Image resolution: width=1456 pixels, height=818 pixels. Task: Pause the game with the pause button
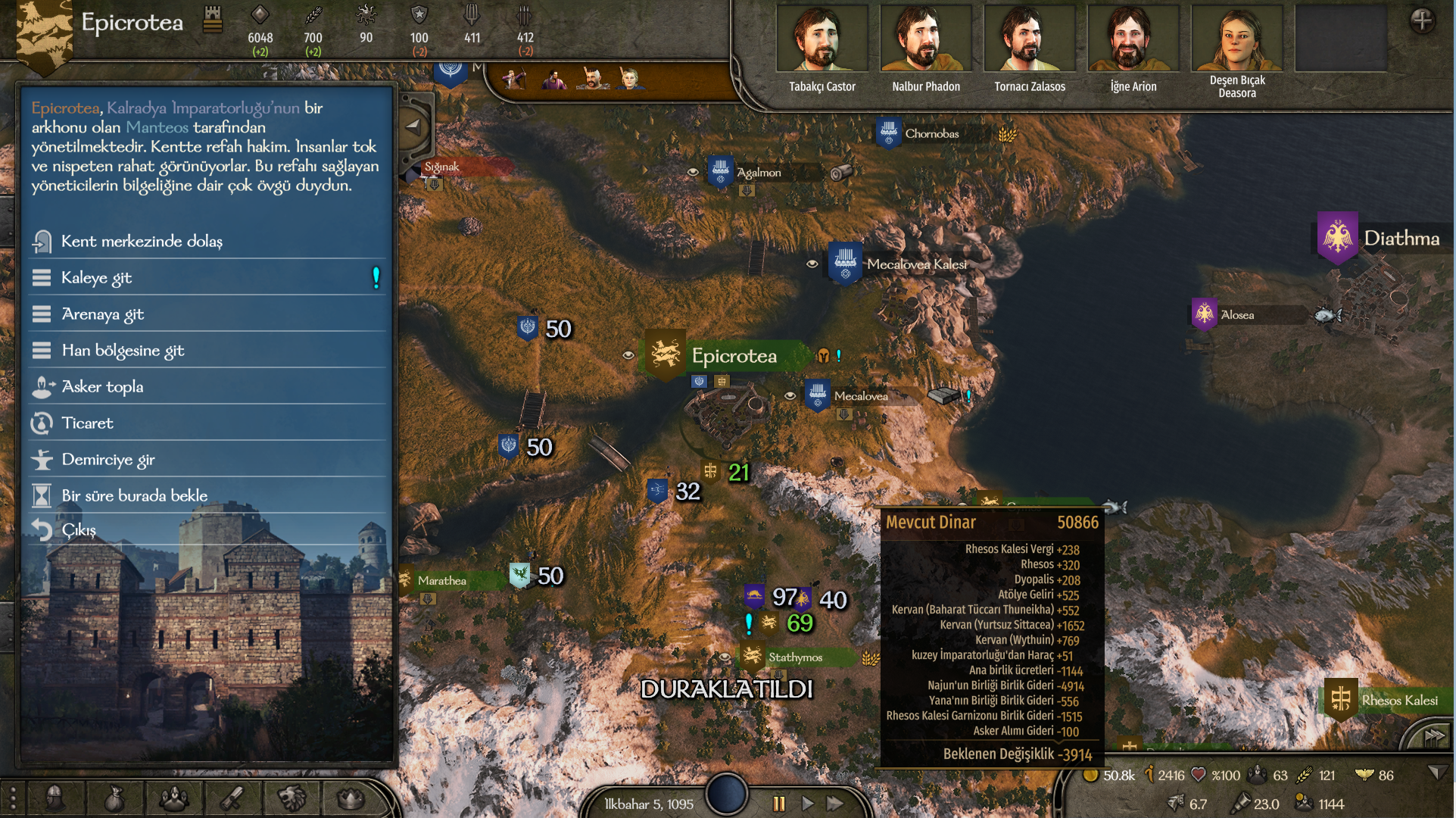click(778, 804)
